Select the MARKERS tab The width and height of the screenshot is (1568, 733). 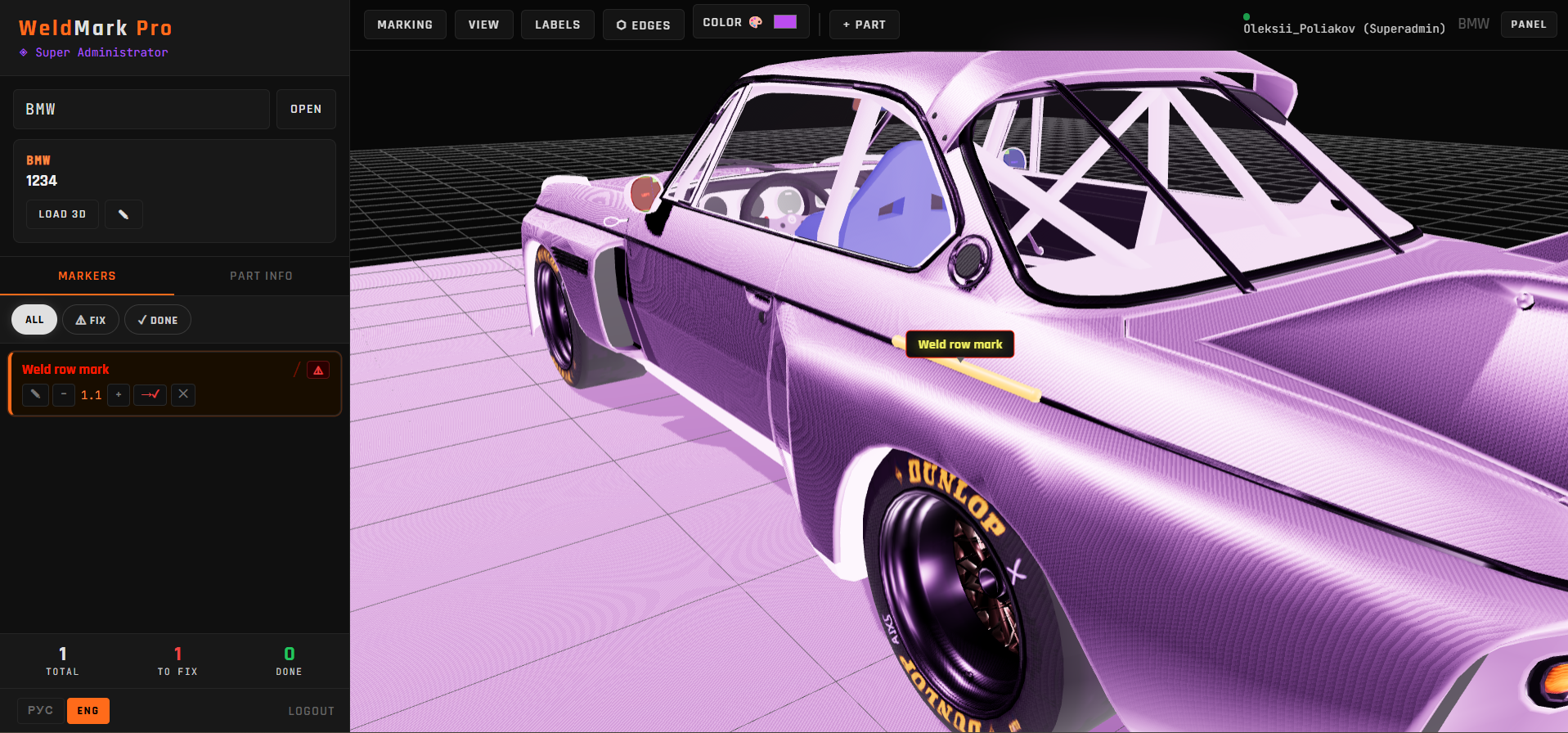tap(87, 276)
